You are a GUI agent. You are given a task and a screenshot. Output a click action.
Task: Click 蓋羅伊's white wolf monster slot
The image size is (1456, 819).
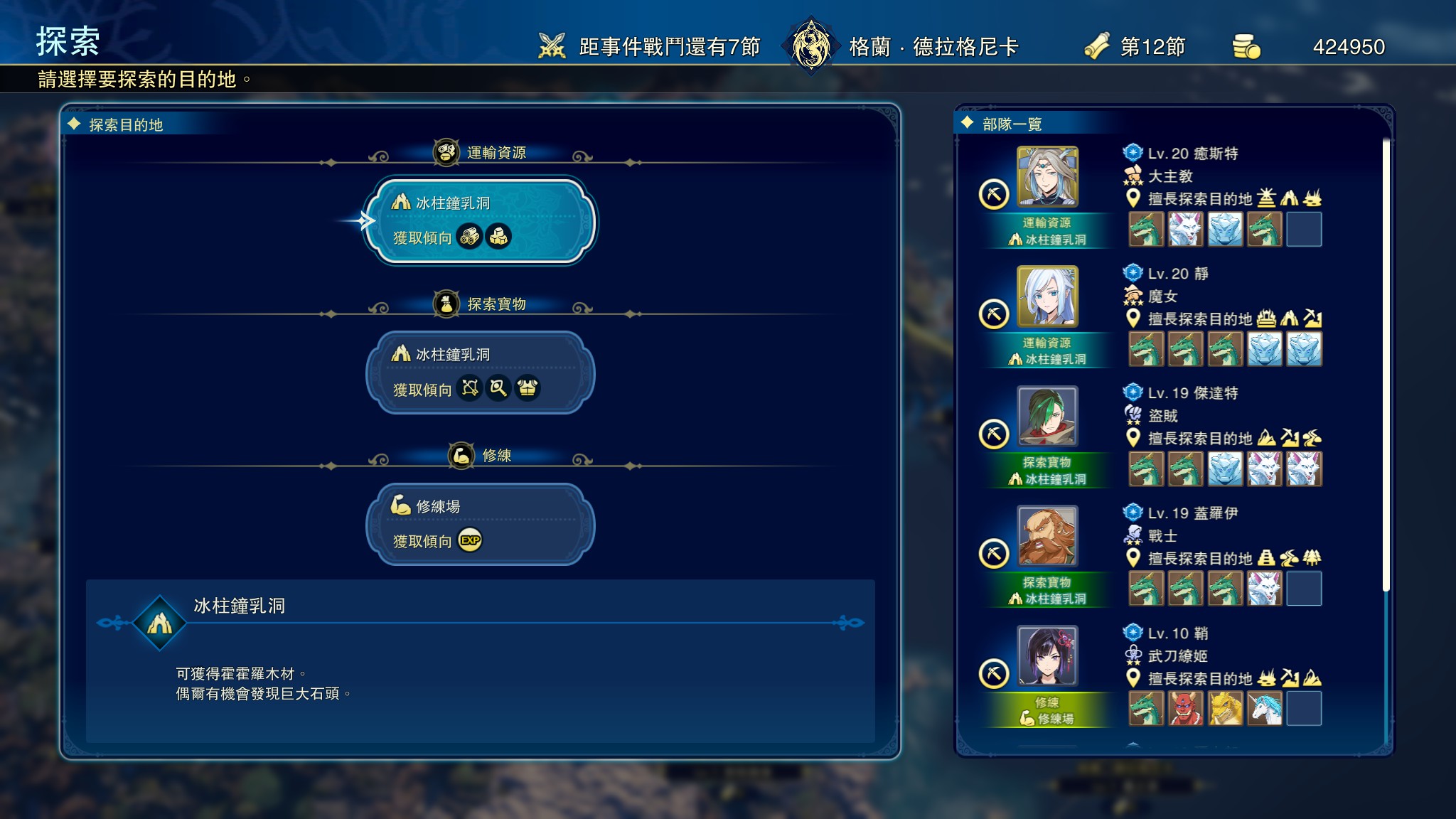[x=1265, y=589]
